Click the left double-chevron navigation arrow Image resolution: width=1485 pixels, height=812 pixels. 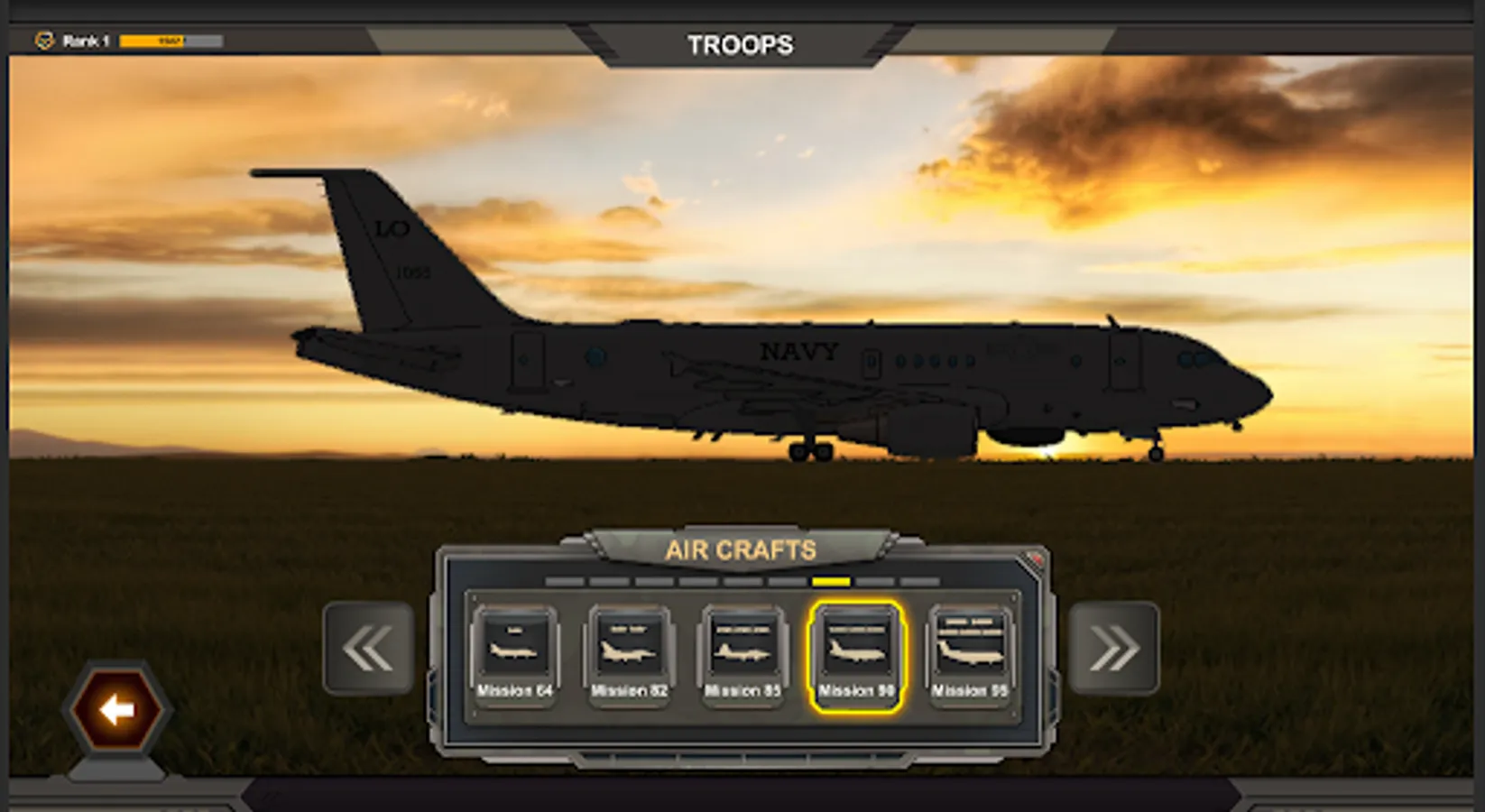[x=367, y=648]
